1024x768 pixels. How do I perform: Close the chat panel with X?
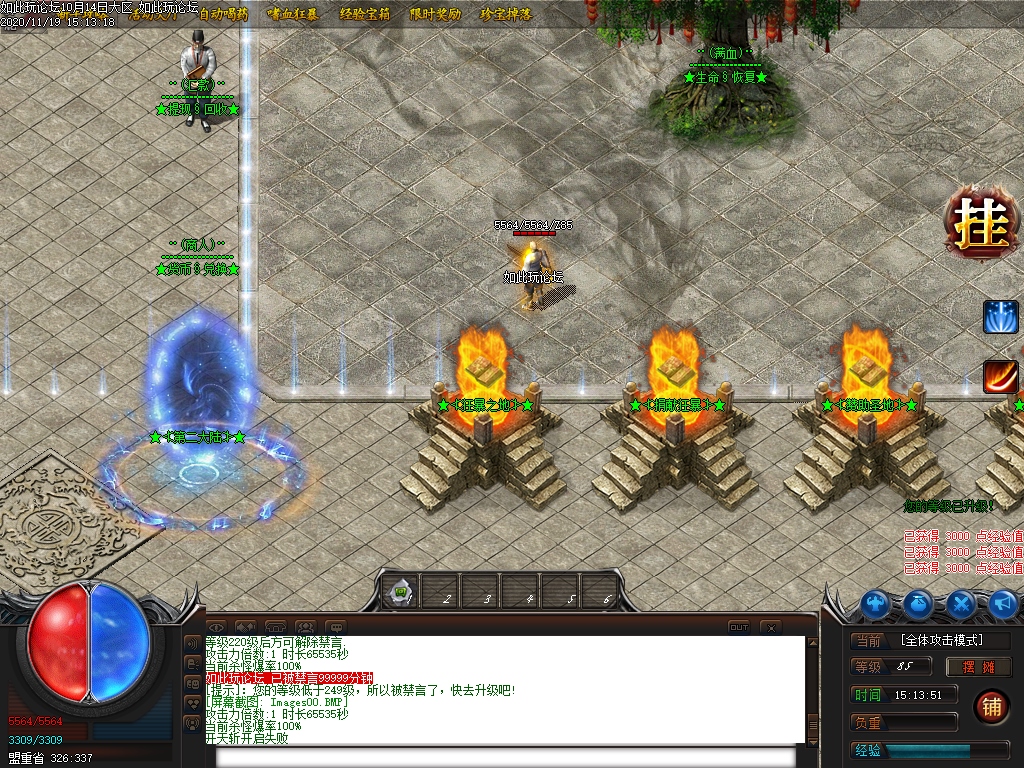click(769, 627)
